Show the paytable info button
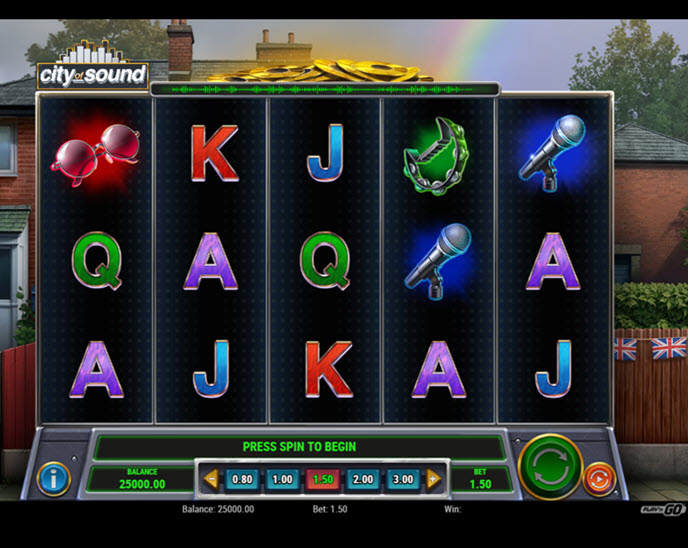The height and width of the screenshot is (548, 688). (53, 479)
